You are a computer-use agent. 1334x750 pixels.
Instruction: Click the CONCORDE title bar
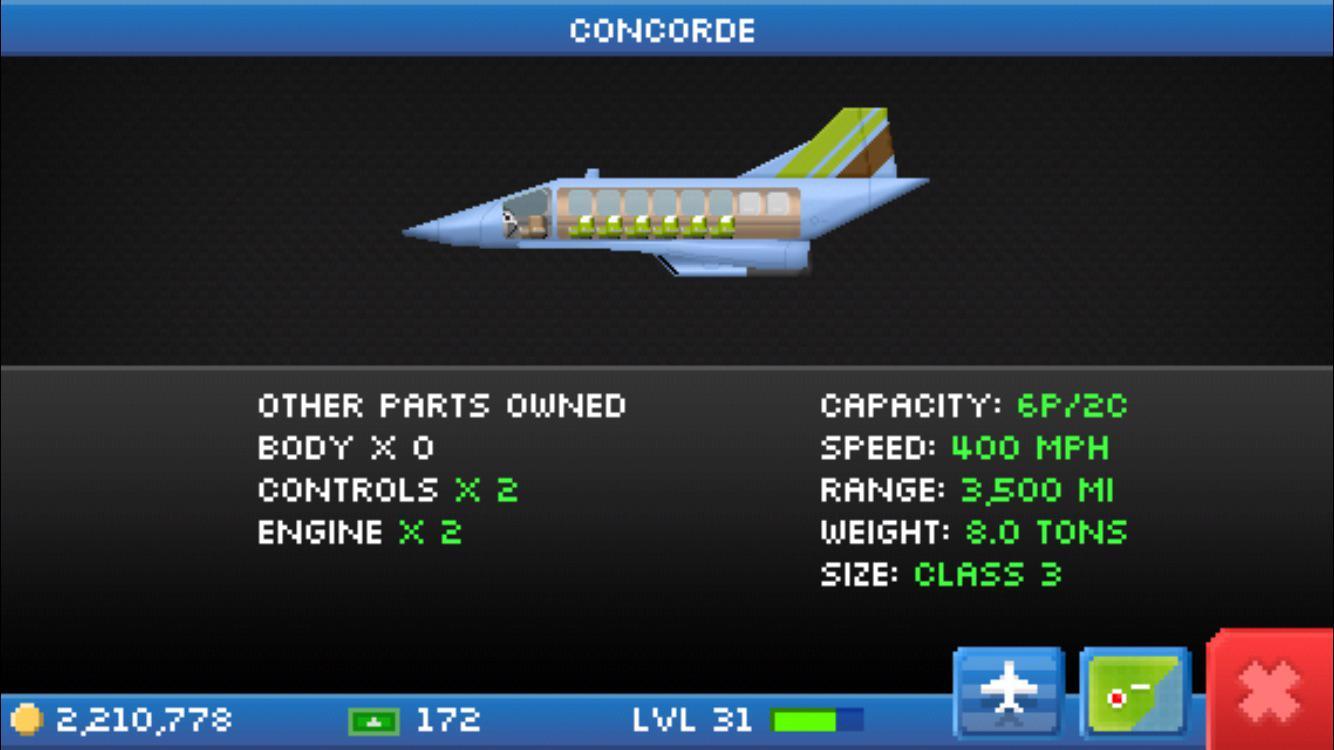click(667, 29)
